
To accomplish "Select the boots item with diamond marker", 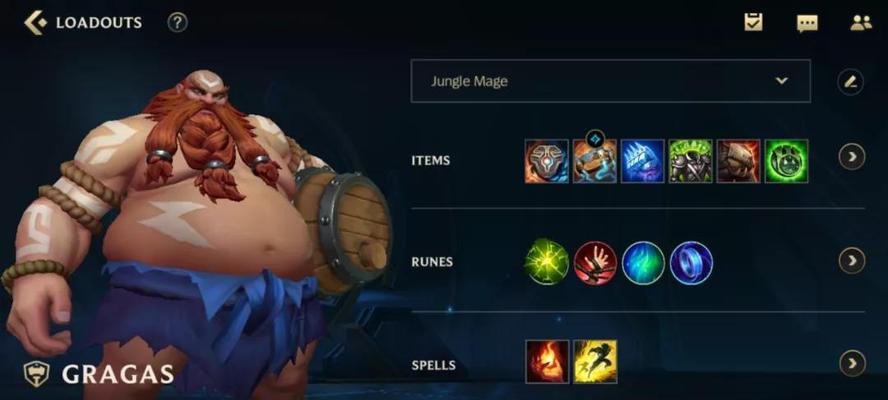I will point(594,161).
